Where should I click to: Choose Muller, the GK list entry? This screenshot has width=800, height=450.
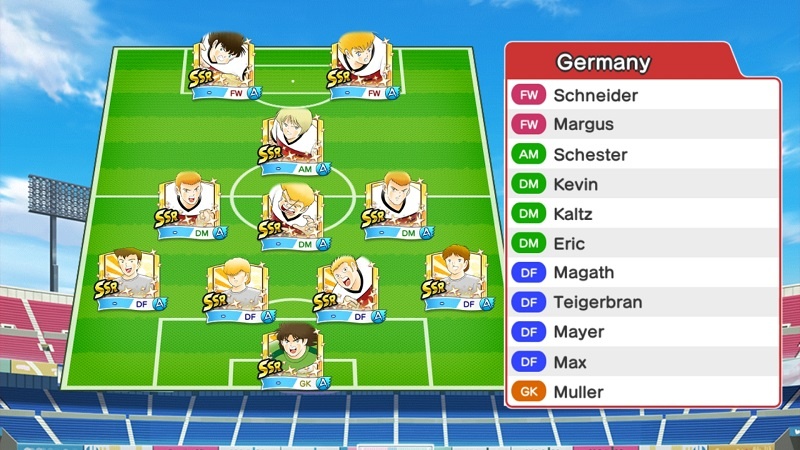pos(641,392)
